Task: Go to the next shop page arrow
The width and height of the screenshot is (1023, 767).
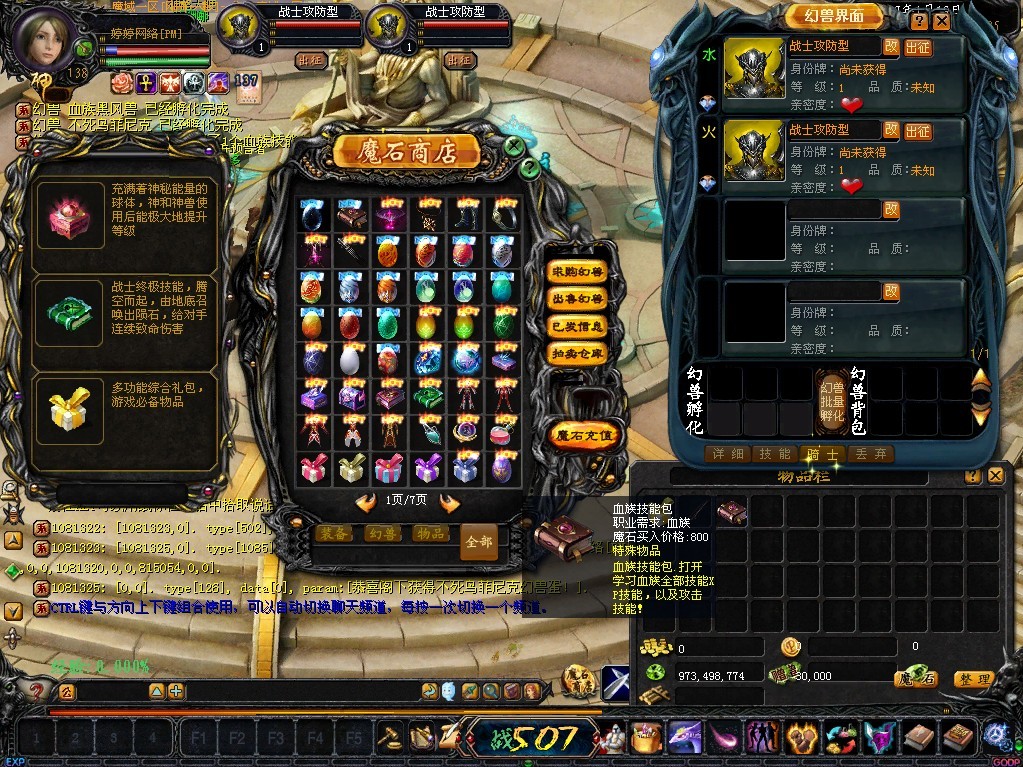Action: [450, 502]
